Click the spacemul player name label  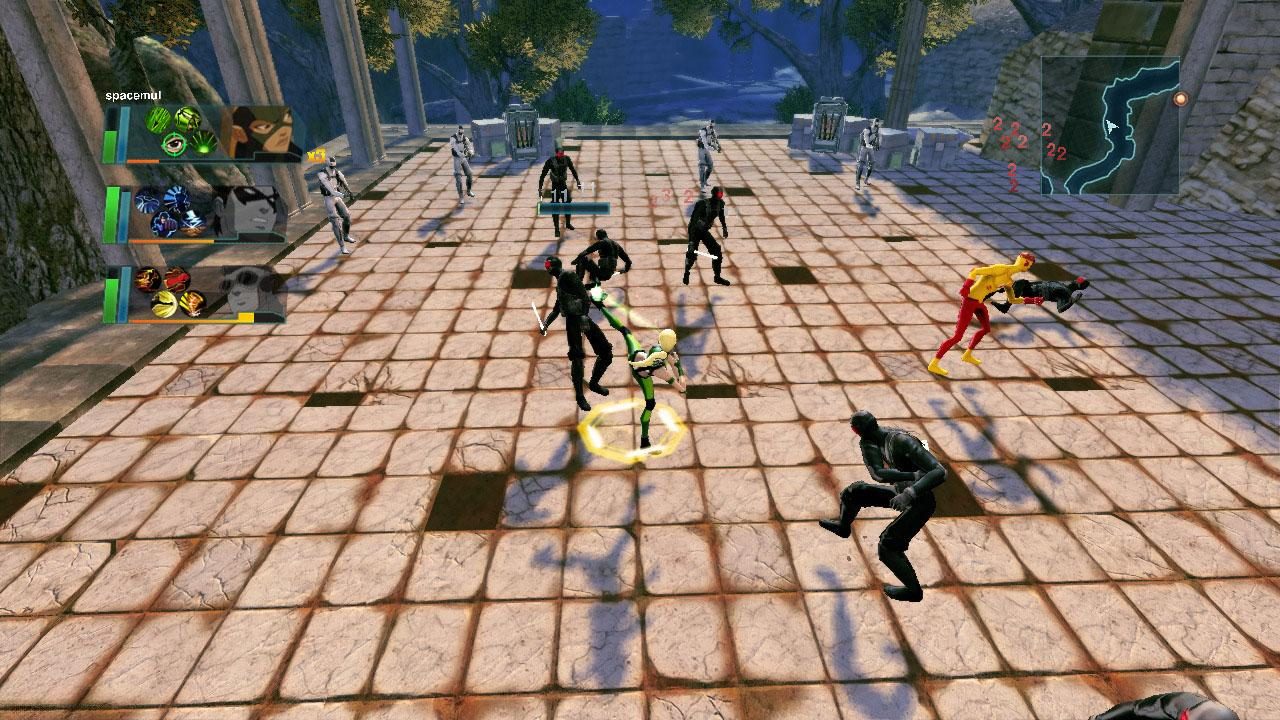[131, 95]
